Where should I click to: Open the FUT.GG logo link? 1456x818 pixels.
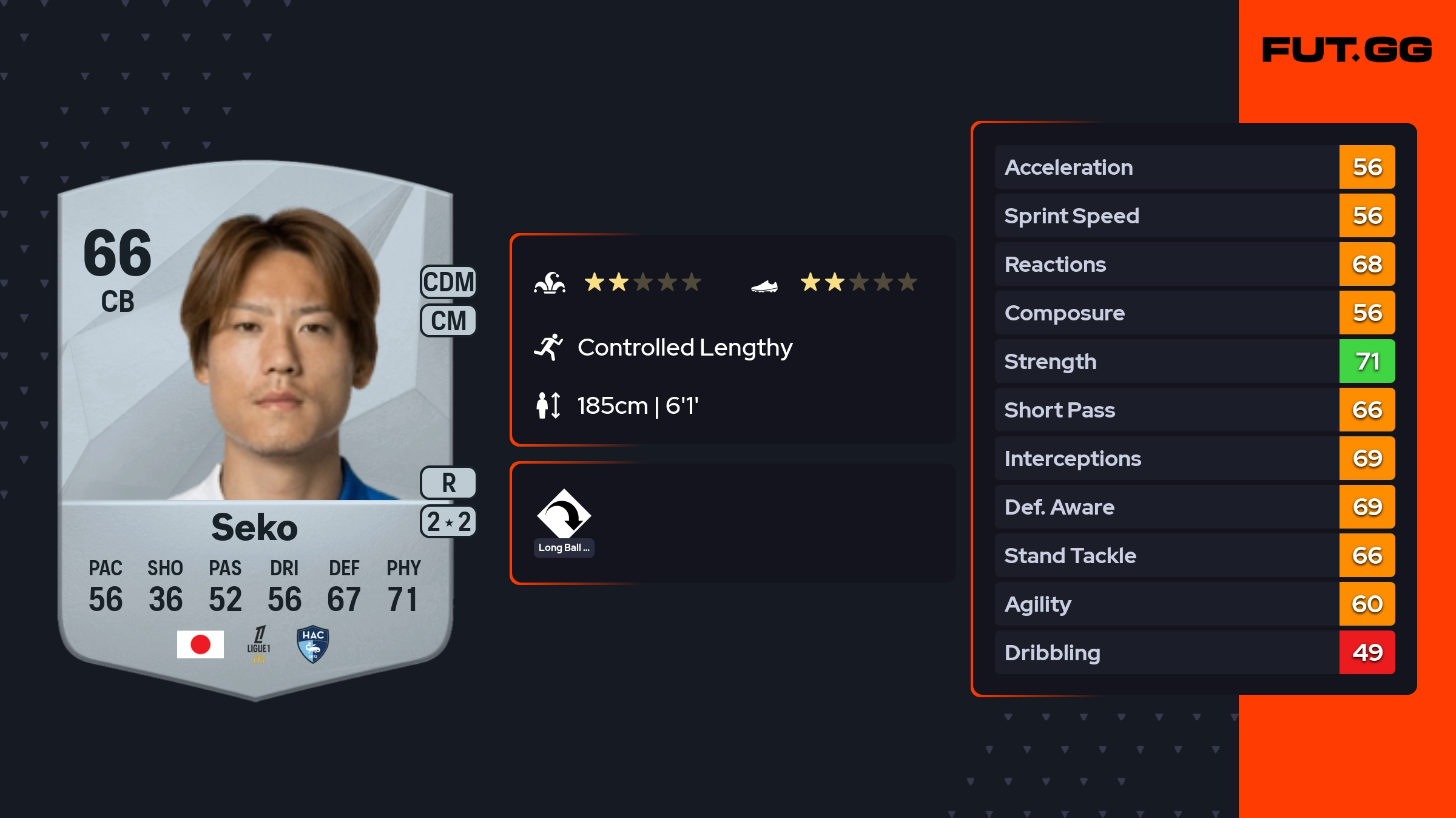coord(1347,50)
